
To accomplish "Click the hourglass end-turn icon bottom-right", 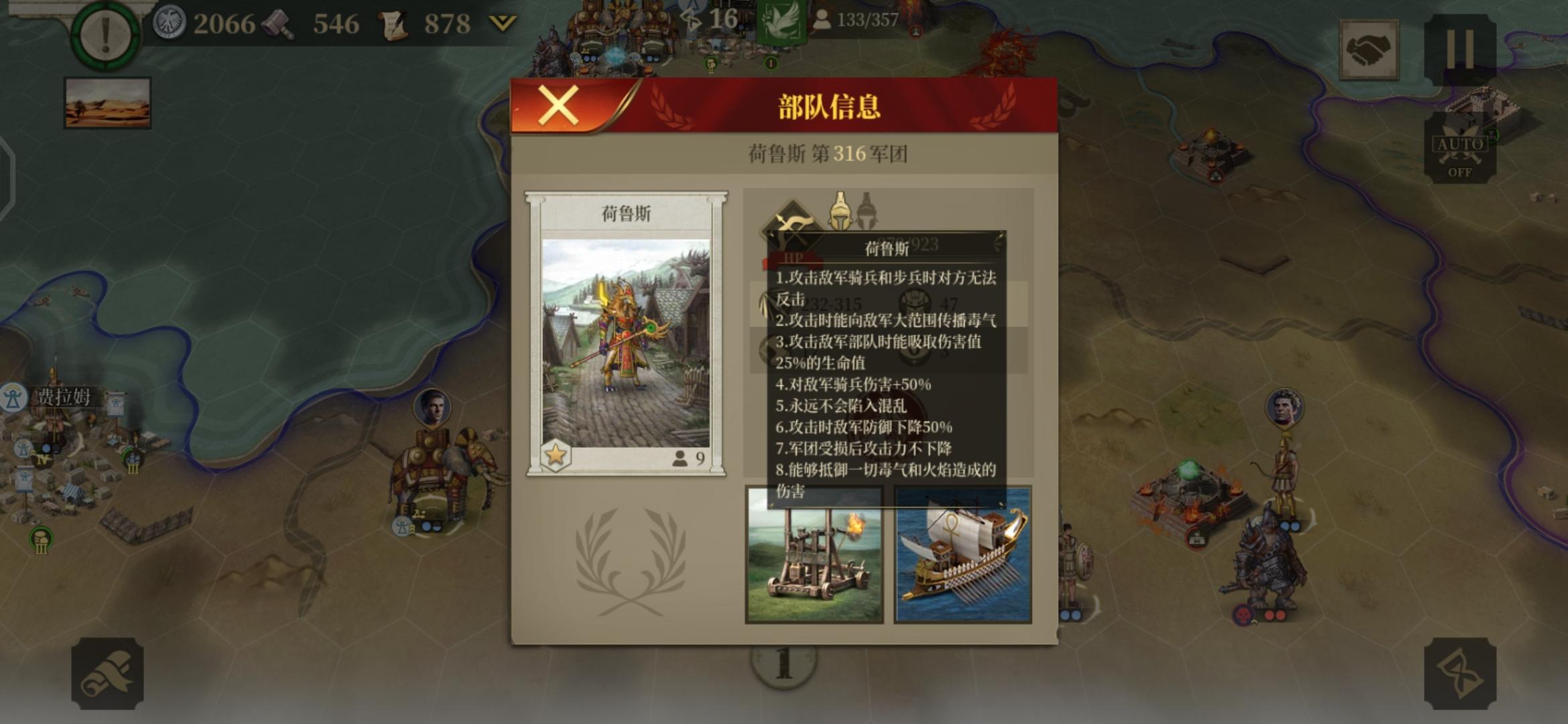I will (1461, 672).
